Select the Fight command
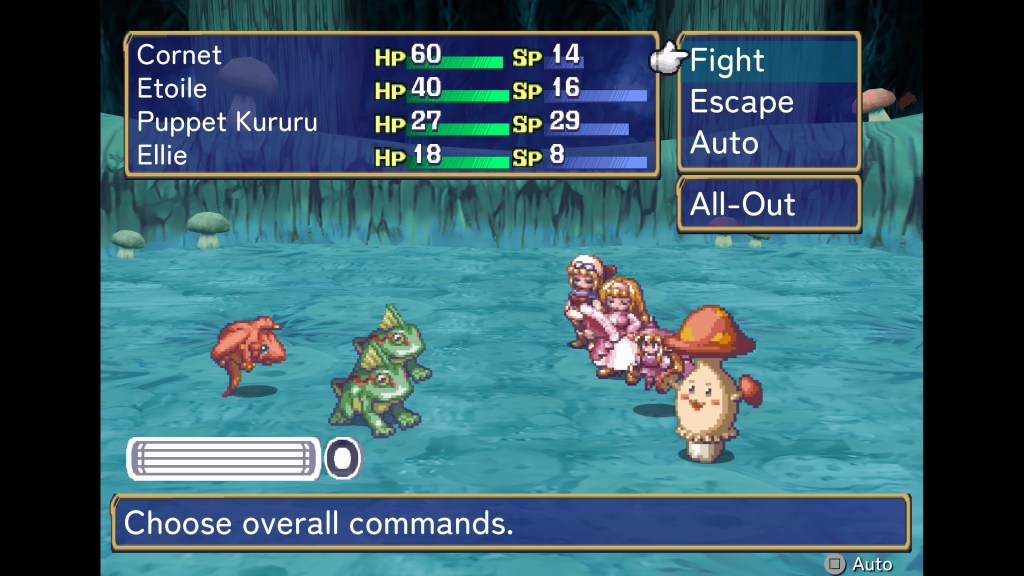The image size is (1024, 576). coord(727,61)
